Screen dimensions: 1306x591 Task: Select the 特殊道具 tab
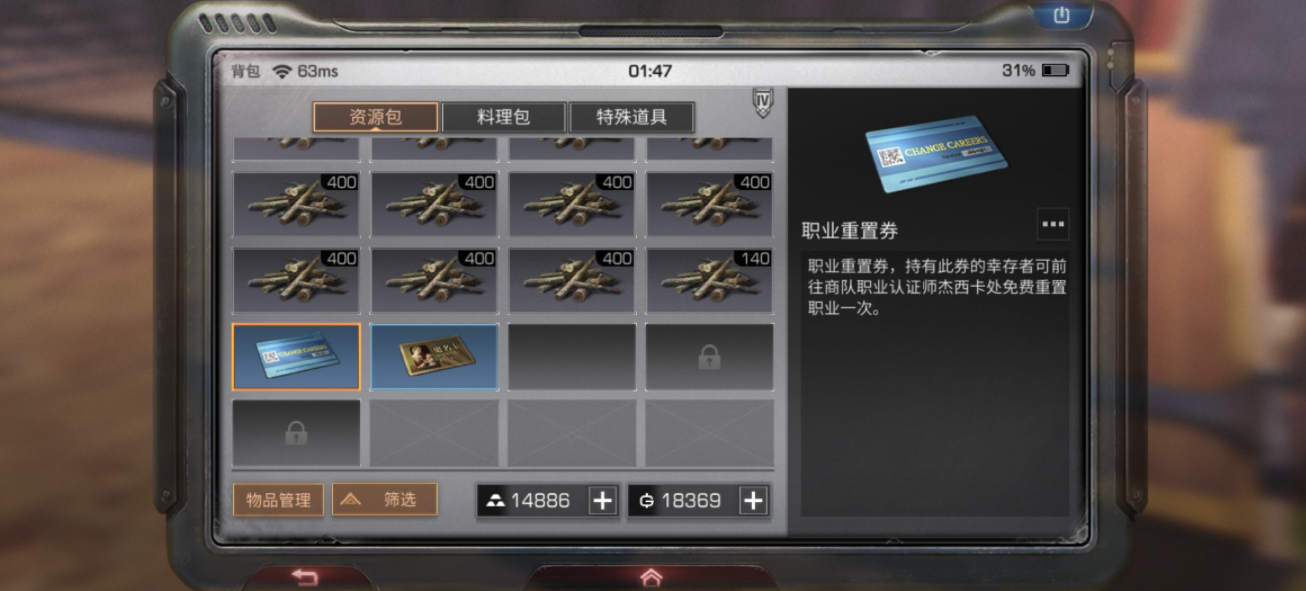coord(631,117)
